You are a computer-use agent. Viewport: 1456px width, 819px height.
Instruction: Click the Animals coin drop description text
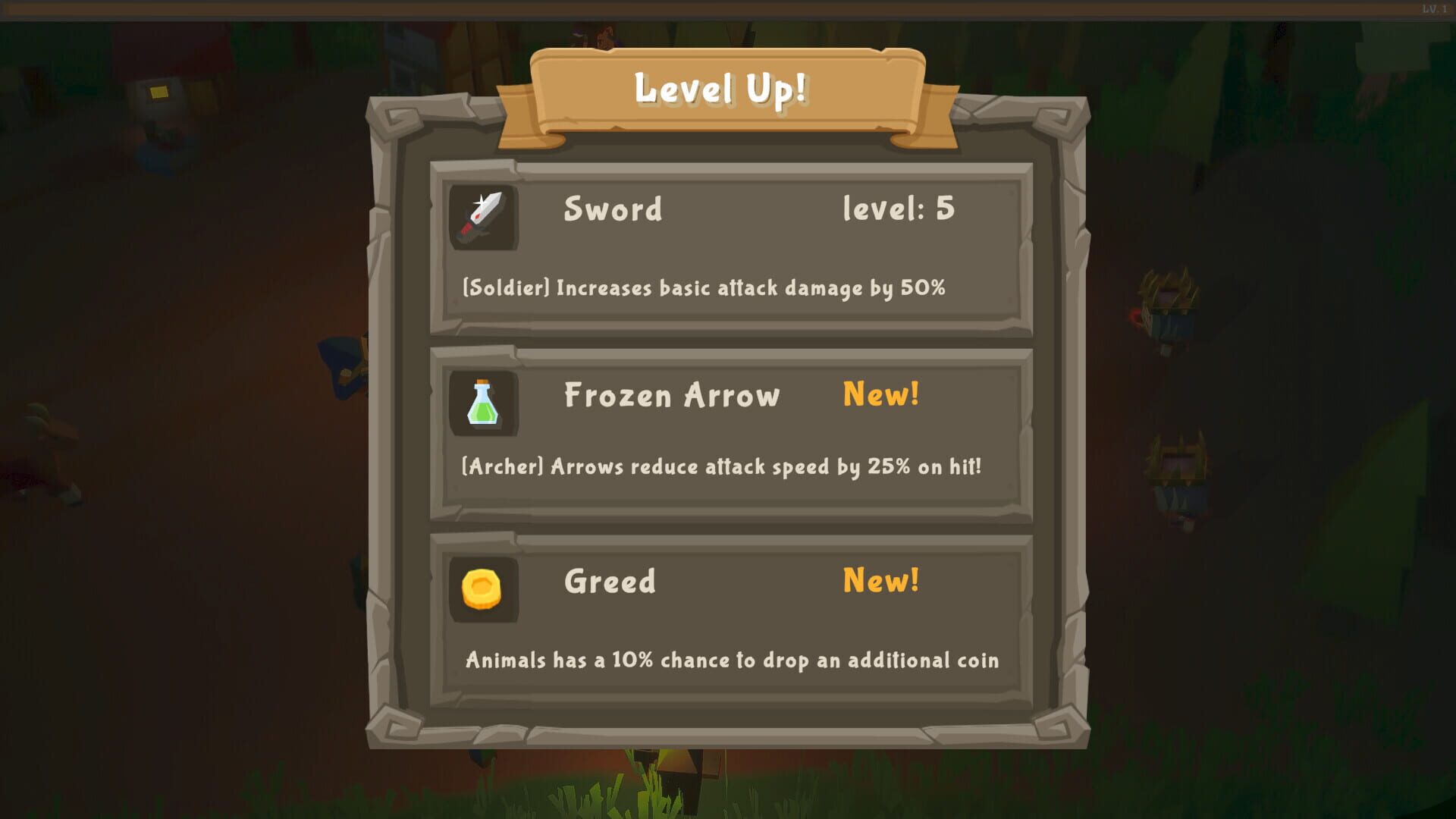click(730, 661)
